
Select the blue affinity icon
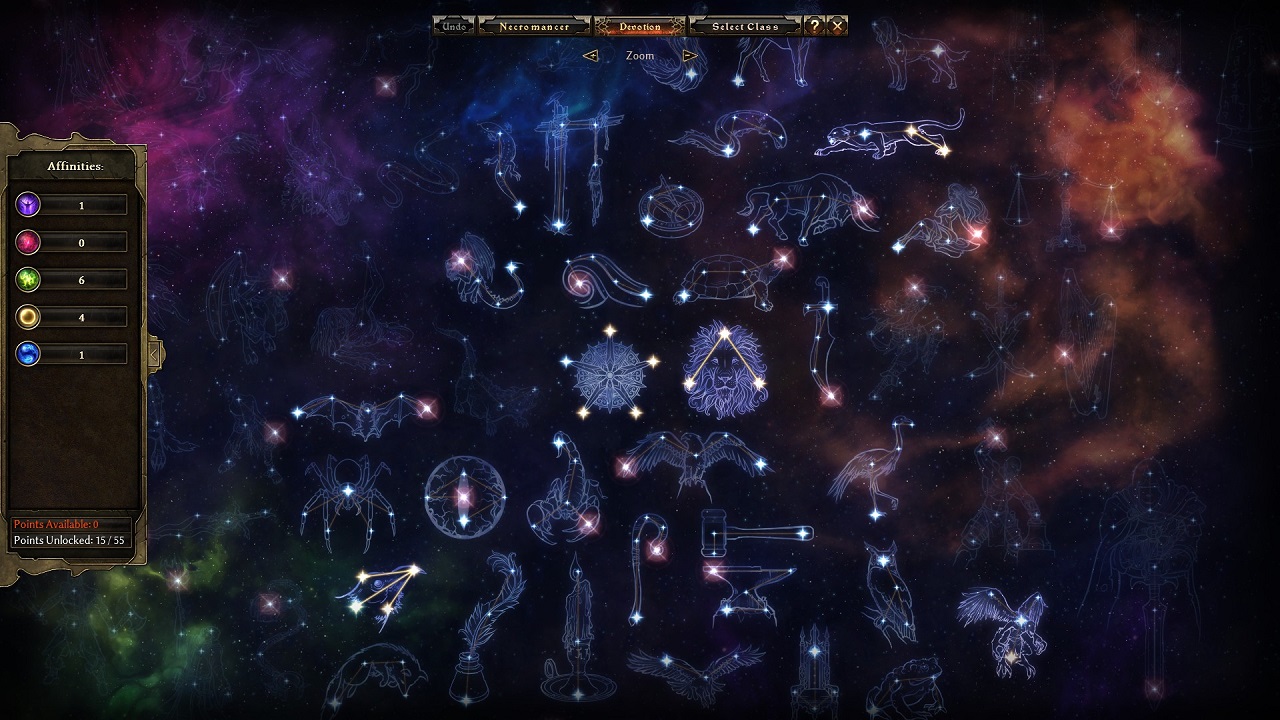pyautogui.click(x=28, y=354)
